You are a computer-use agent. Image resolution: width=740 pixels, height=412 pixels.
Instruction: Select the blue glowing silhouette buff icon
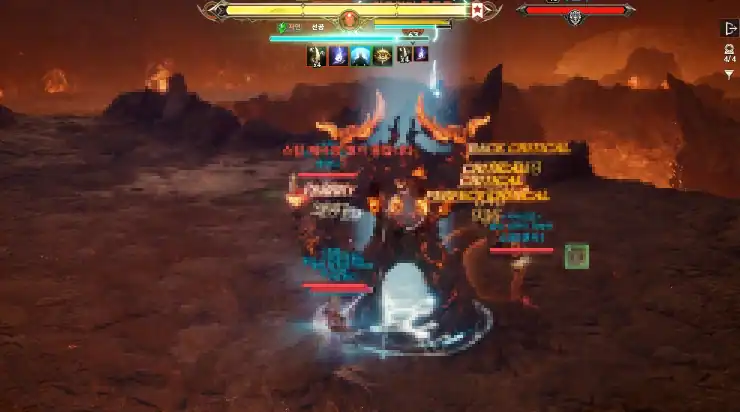[x=360, y=56]
